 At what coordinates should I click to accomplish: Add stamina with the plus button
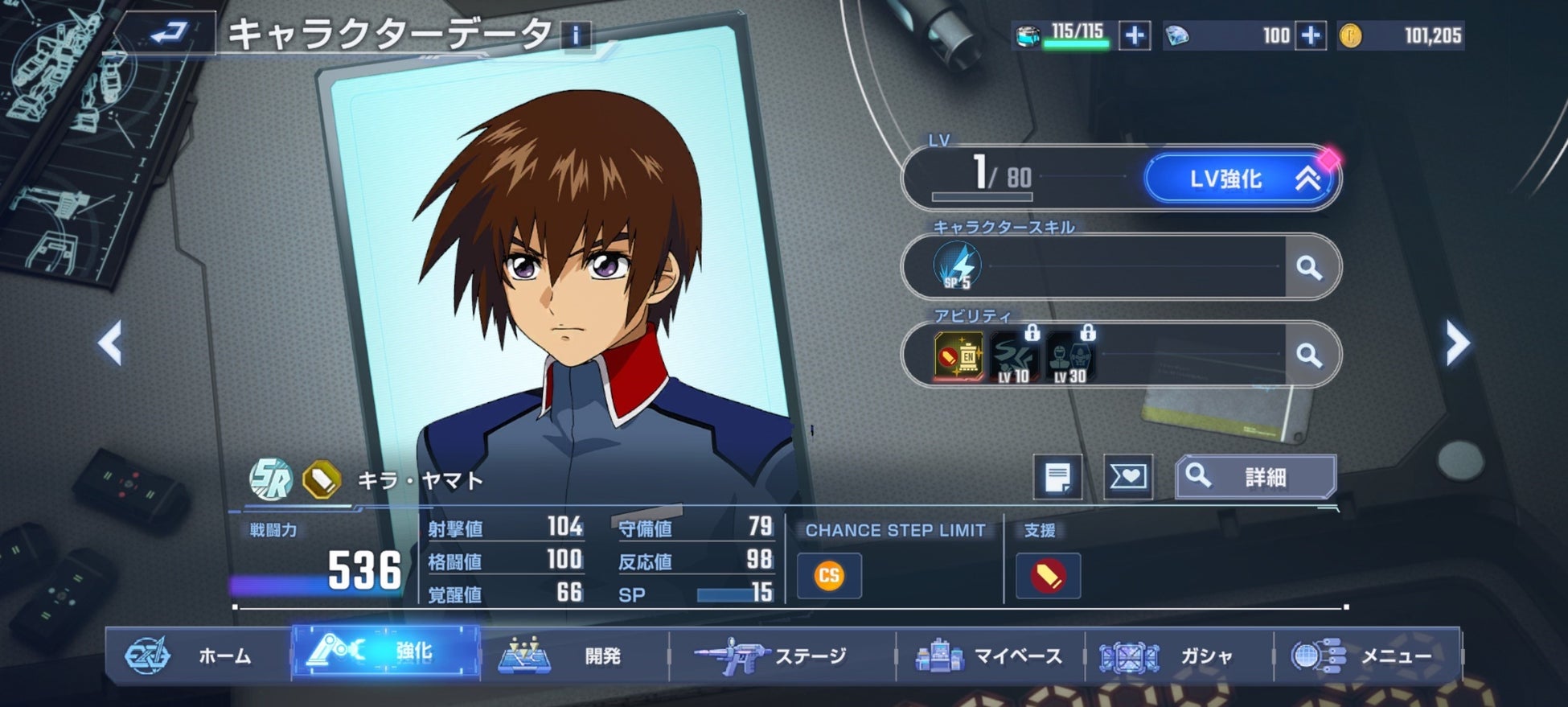coord(1135,35)
